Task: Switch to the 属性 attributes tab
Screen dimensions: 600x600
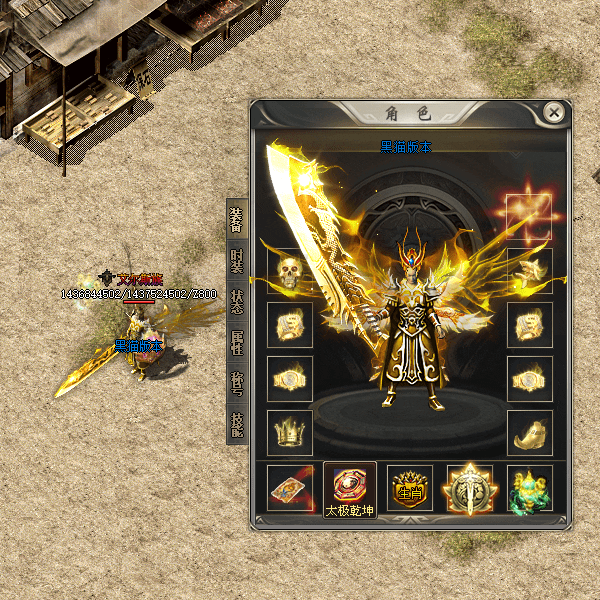Action: pos(237,343)
